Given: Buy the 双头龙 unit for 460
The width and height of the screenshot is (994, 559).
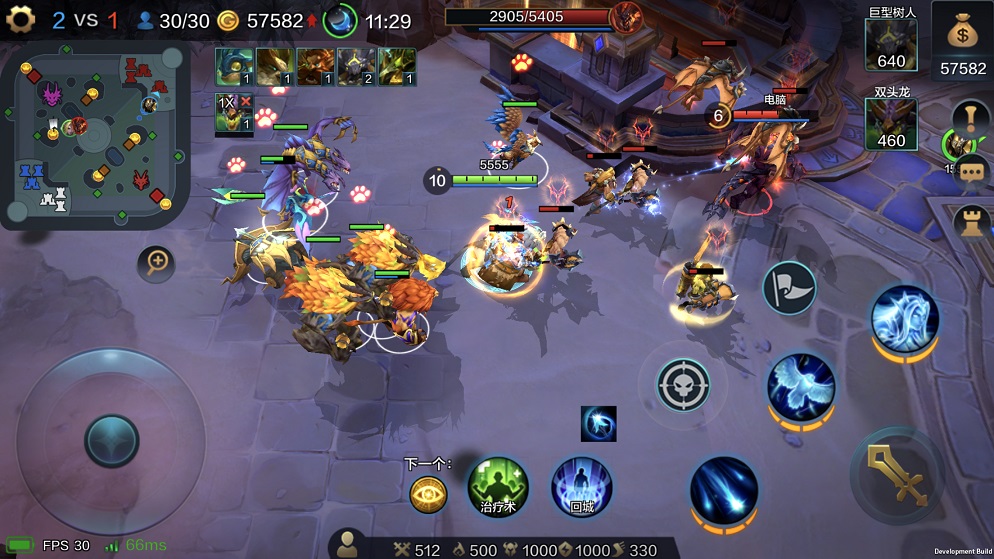Looking at the screenshot, I should 891,124.
